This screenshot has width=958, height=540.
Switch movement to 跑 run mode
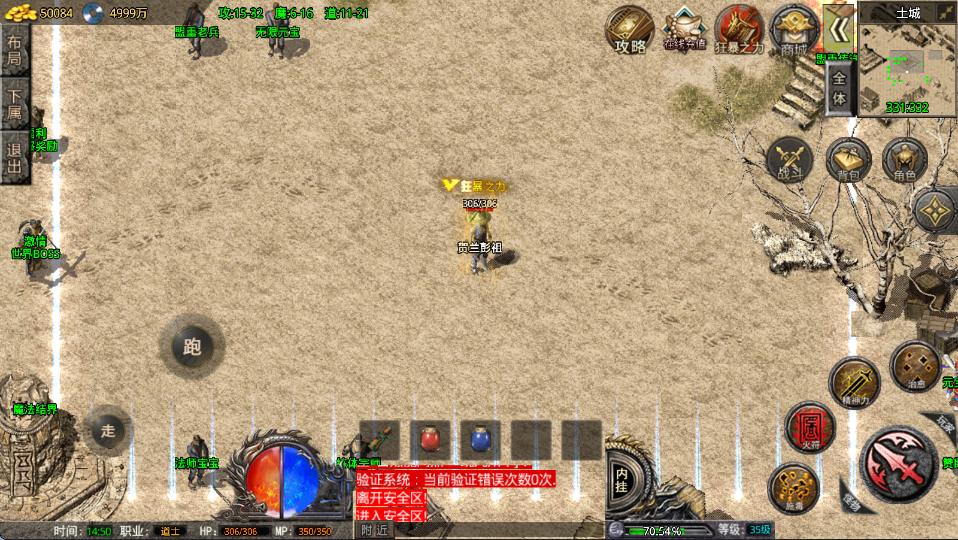click(x=192, y=347)
